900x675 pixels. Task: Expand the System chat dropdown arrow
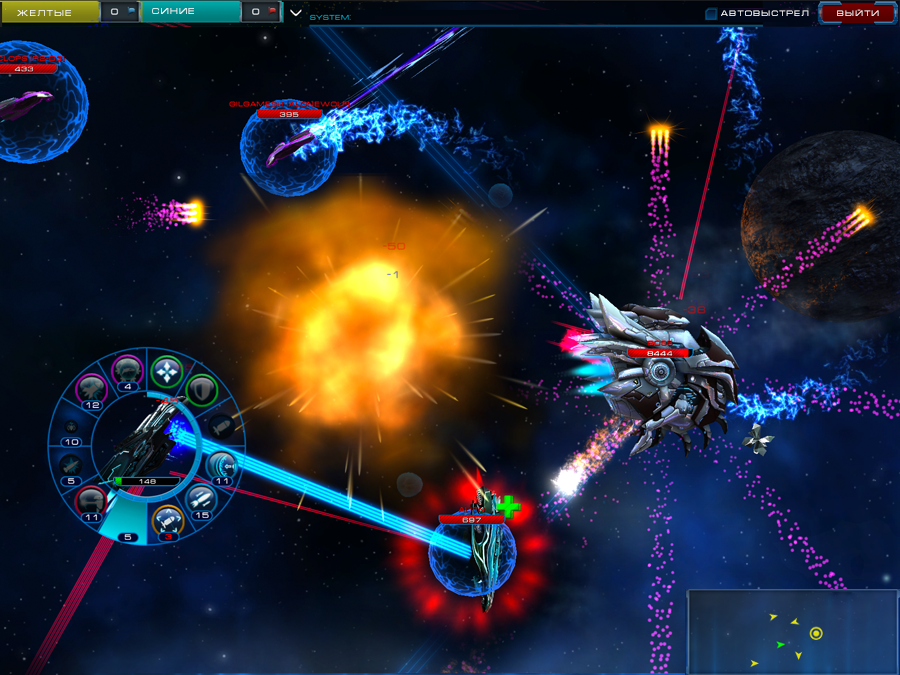294,13
